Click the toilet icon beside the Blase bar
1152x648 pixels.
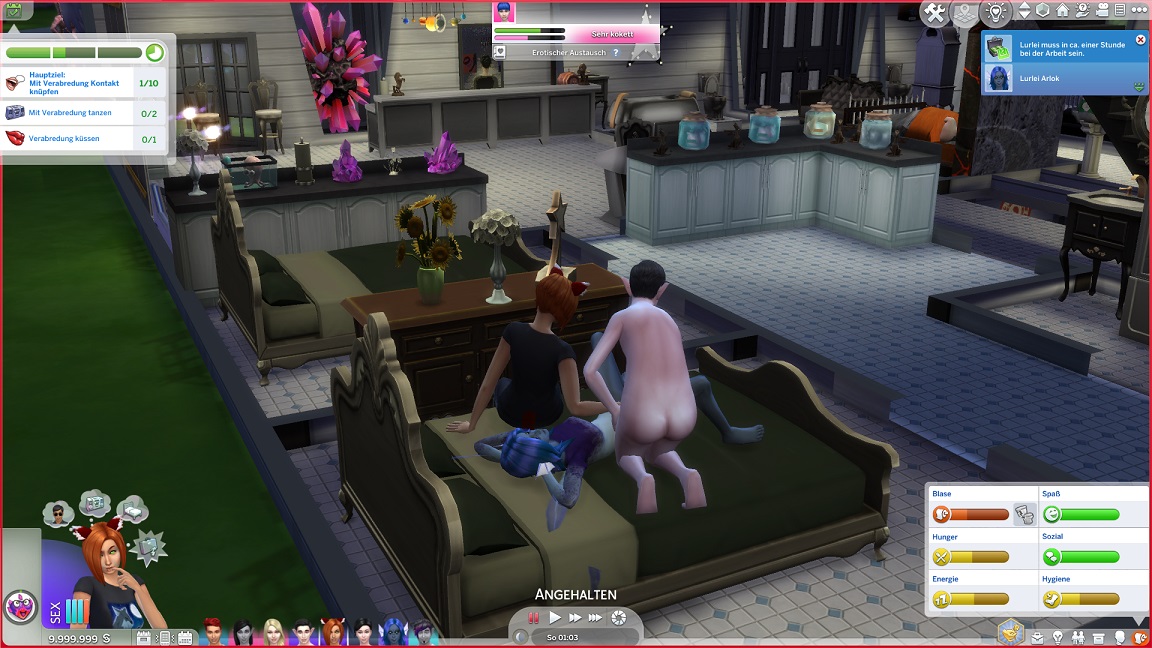1023,514
